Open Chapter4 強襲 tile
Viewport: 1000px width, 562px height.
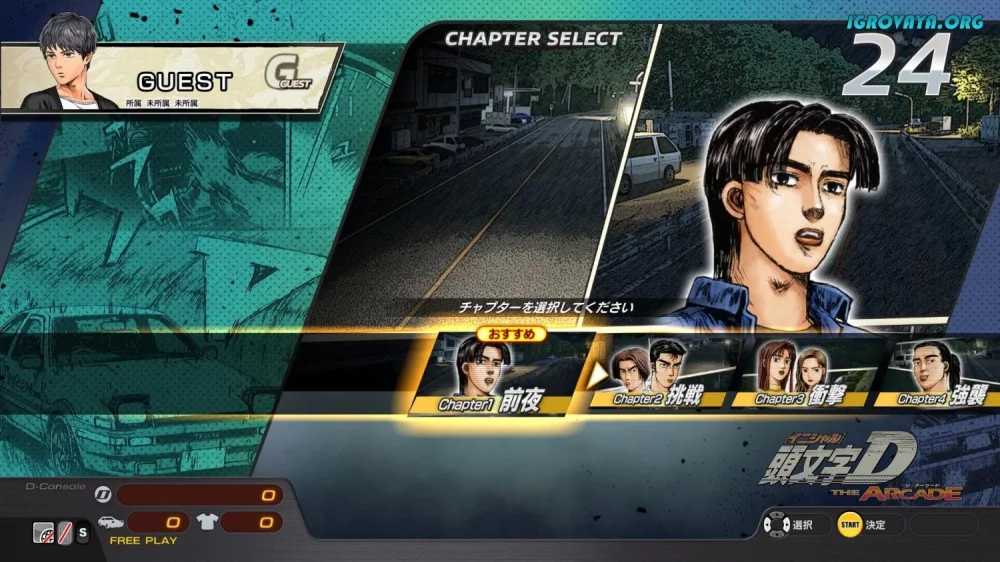[x=940, y=376]
